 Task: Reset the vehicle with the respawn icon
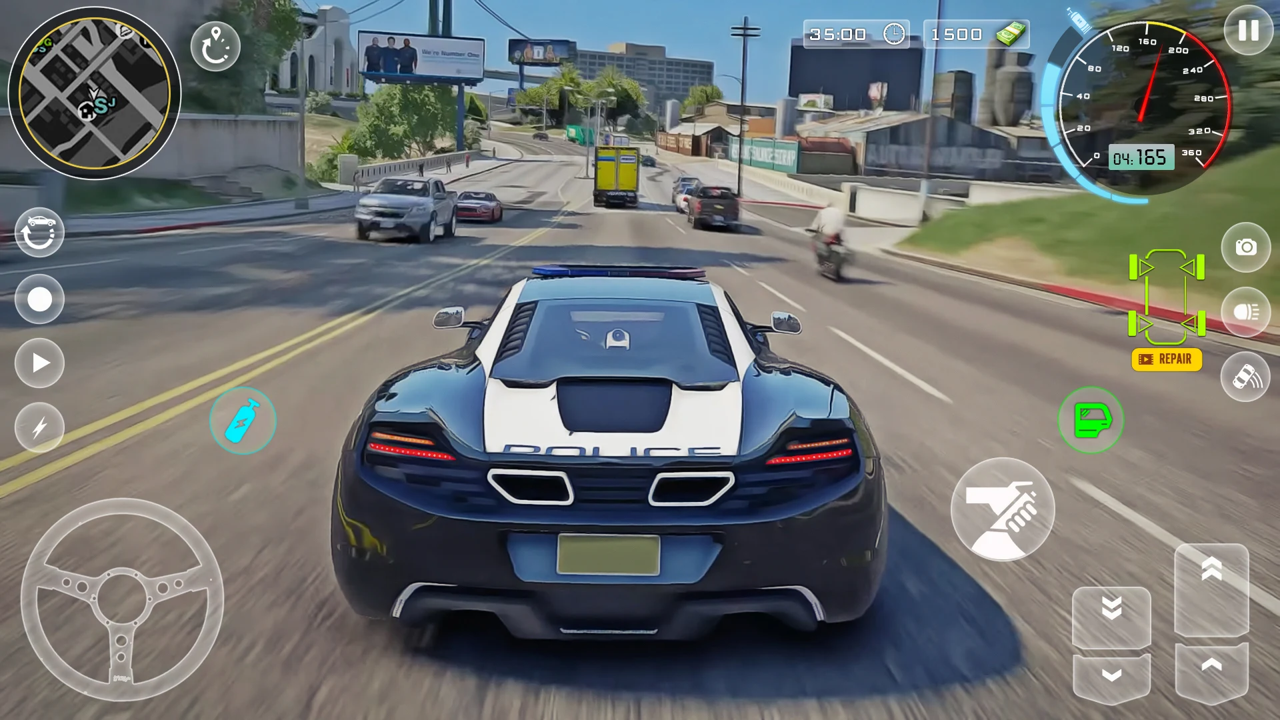(39, 232)
